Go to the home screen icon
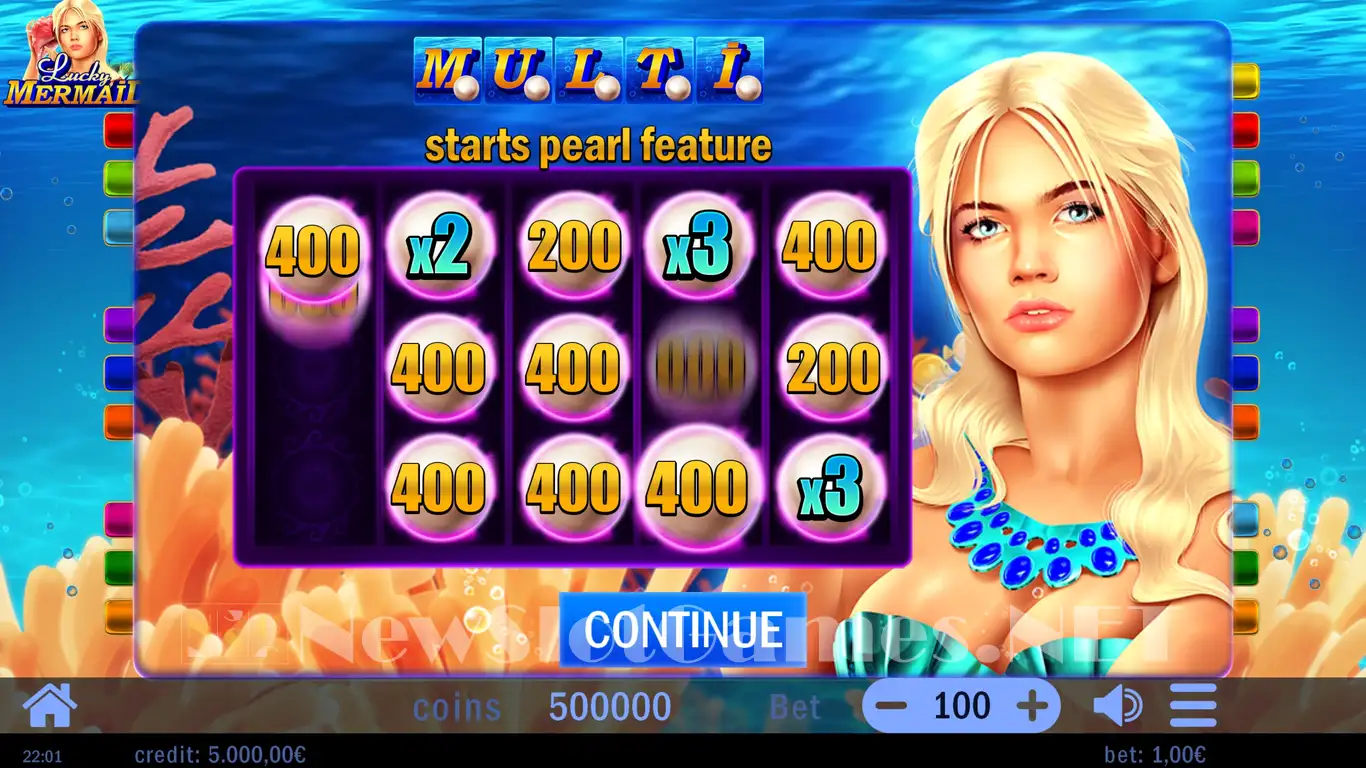1366x768 pixels. pos(49,706)
